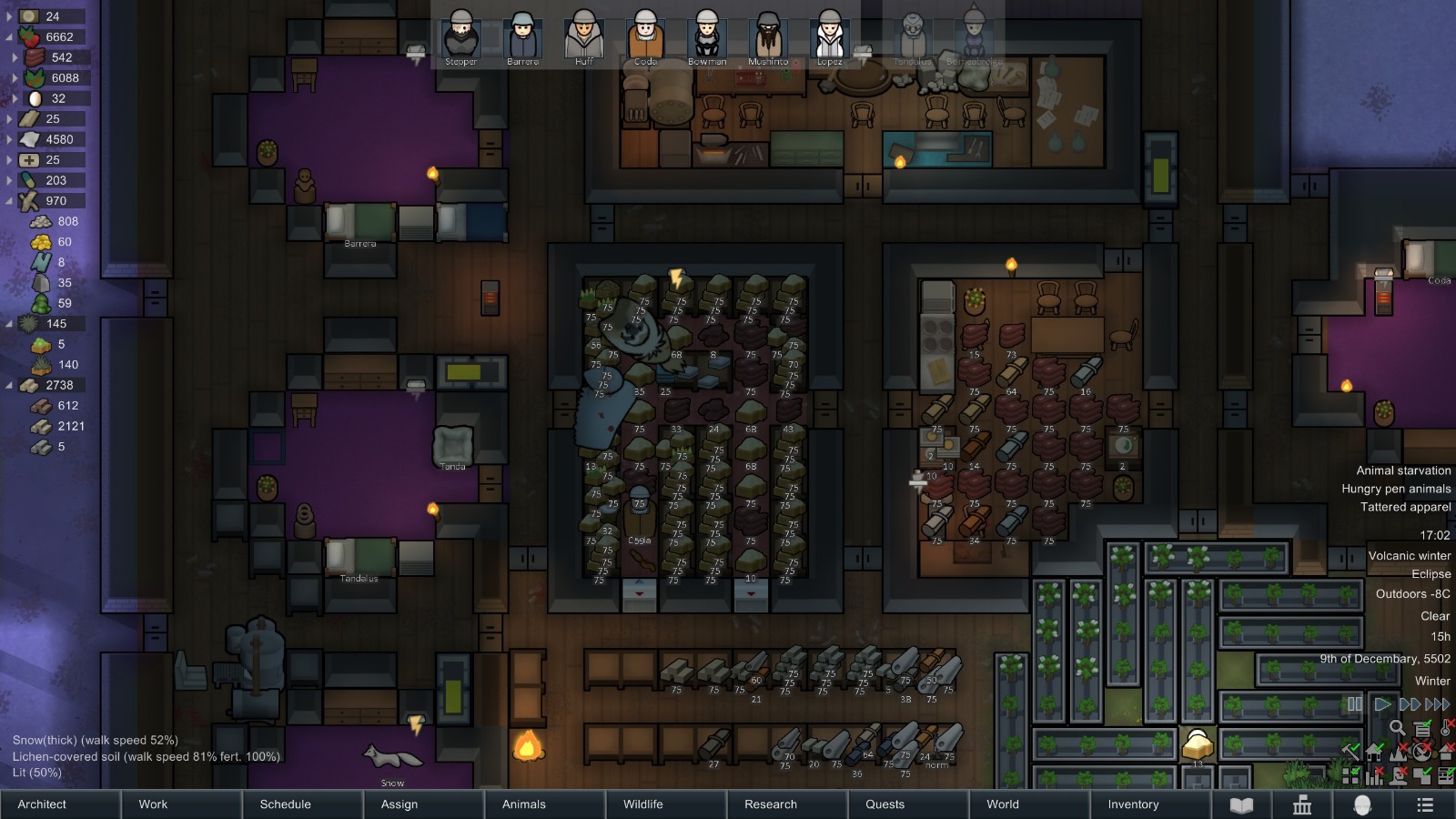Select colonist Mushinto's portrait
The image size is (1456, 819).
[768, 36]
